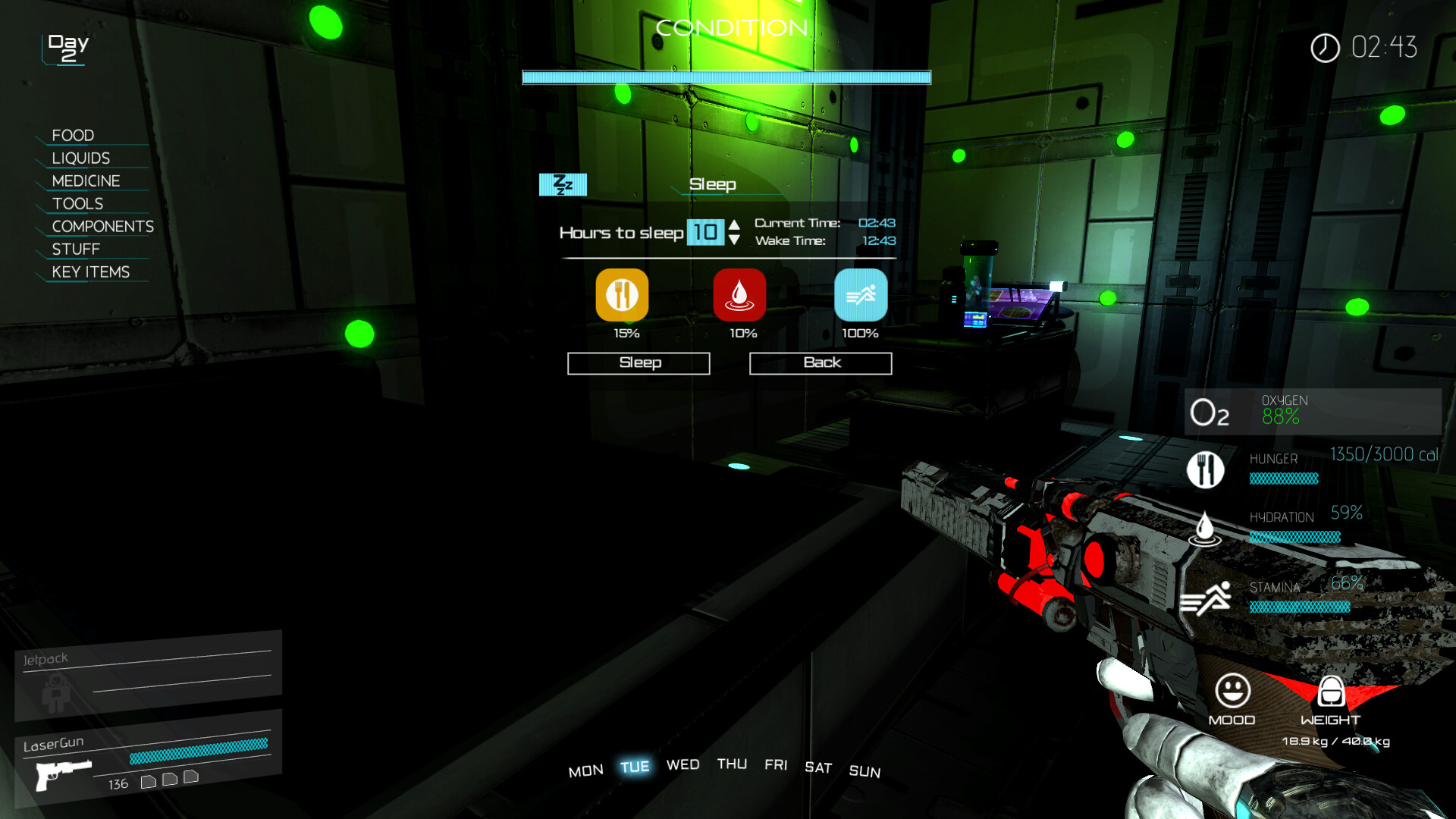Increase hours to sleep with up arrow
The image size is (1456, 819).
point(733,224)
